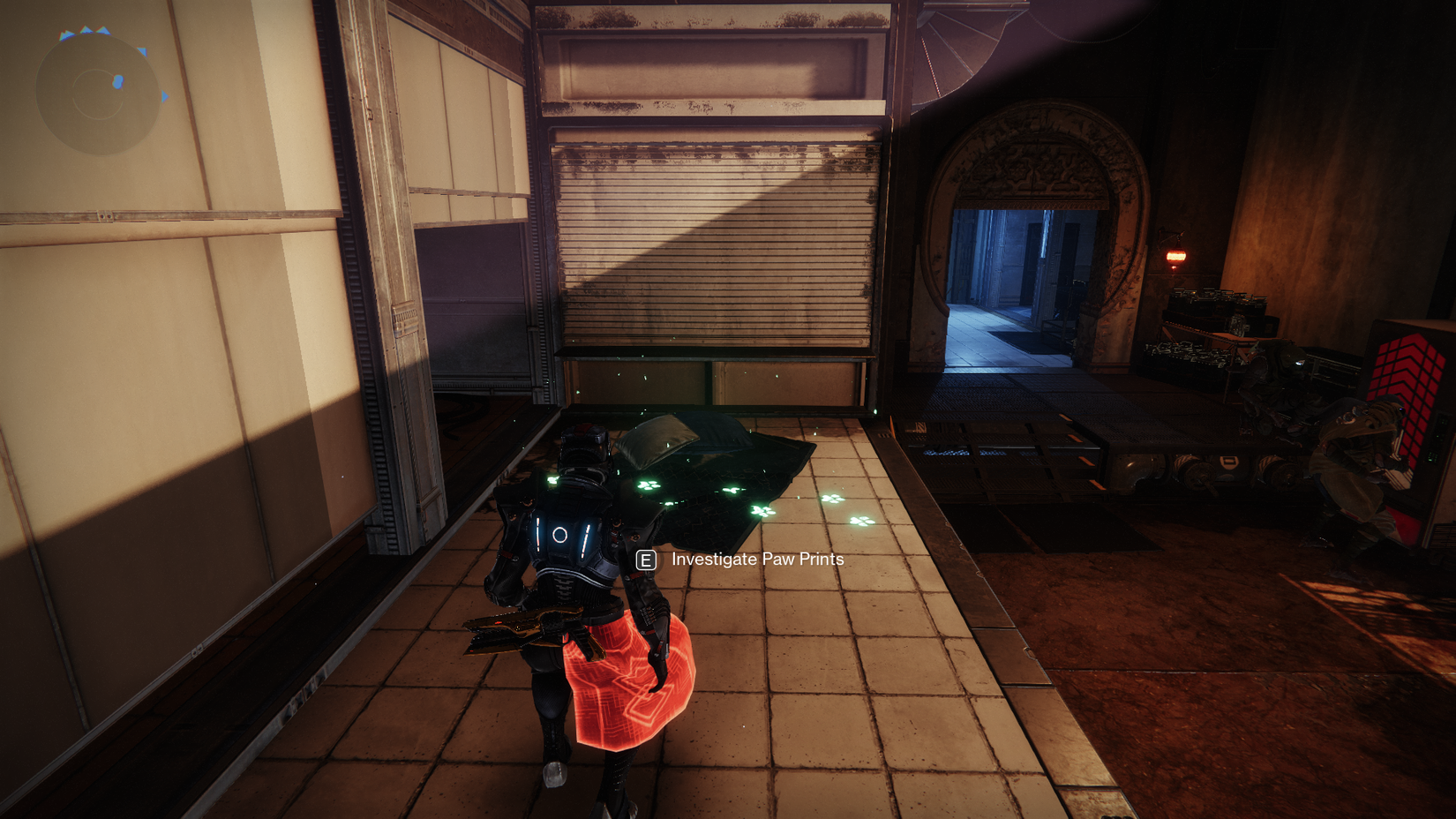This screenshot has width=1456, height=819.
Task: Click the paw print glowing on the dog bed
Action: pyautogui.click(x=648, y=485)
